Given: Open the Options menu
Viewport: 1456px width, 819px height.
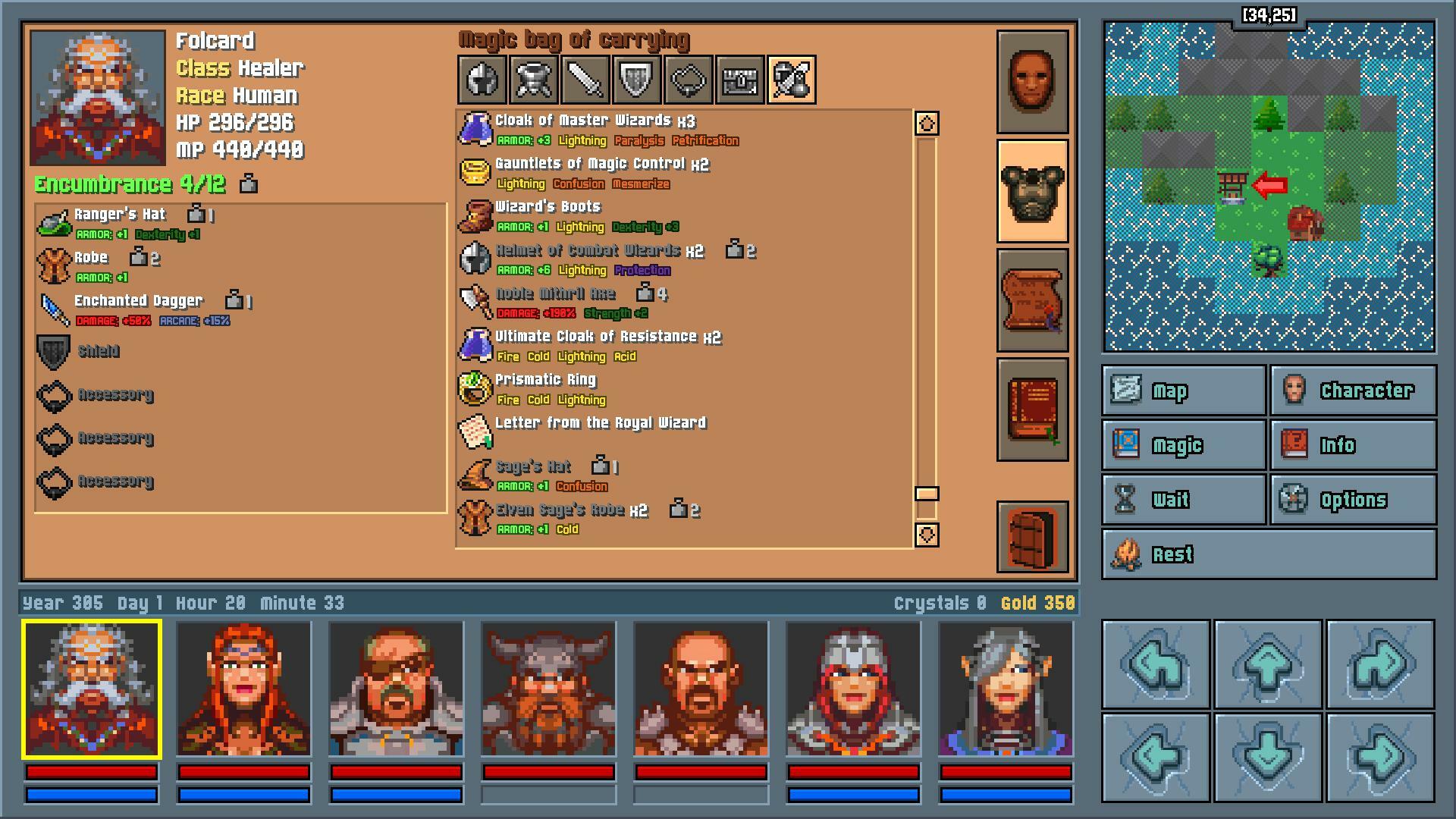Looking at the screenshot, I should [1353, 499].
